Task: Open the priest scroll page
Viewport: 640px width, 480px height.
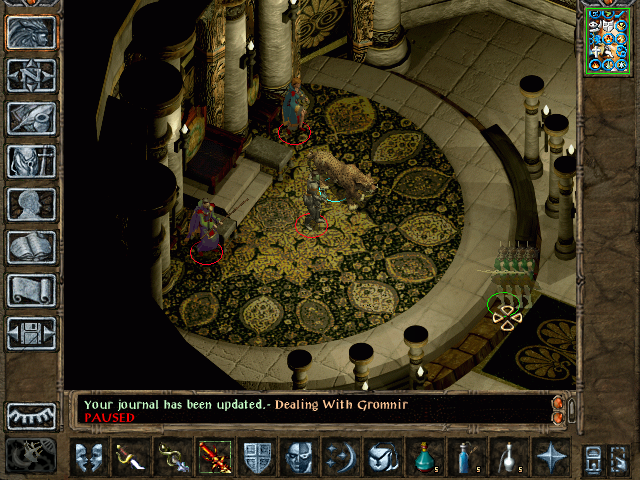Action: coord(32,290)
